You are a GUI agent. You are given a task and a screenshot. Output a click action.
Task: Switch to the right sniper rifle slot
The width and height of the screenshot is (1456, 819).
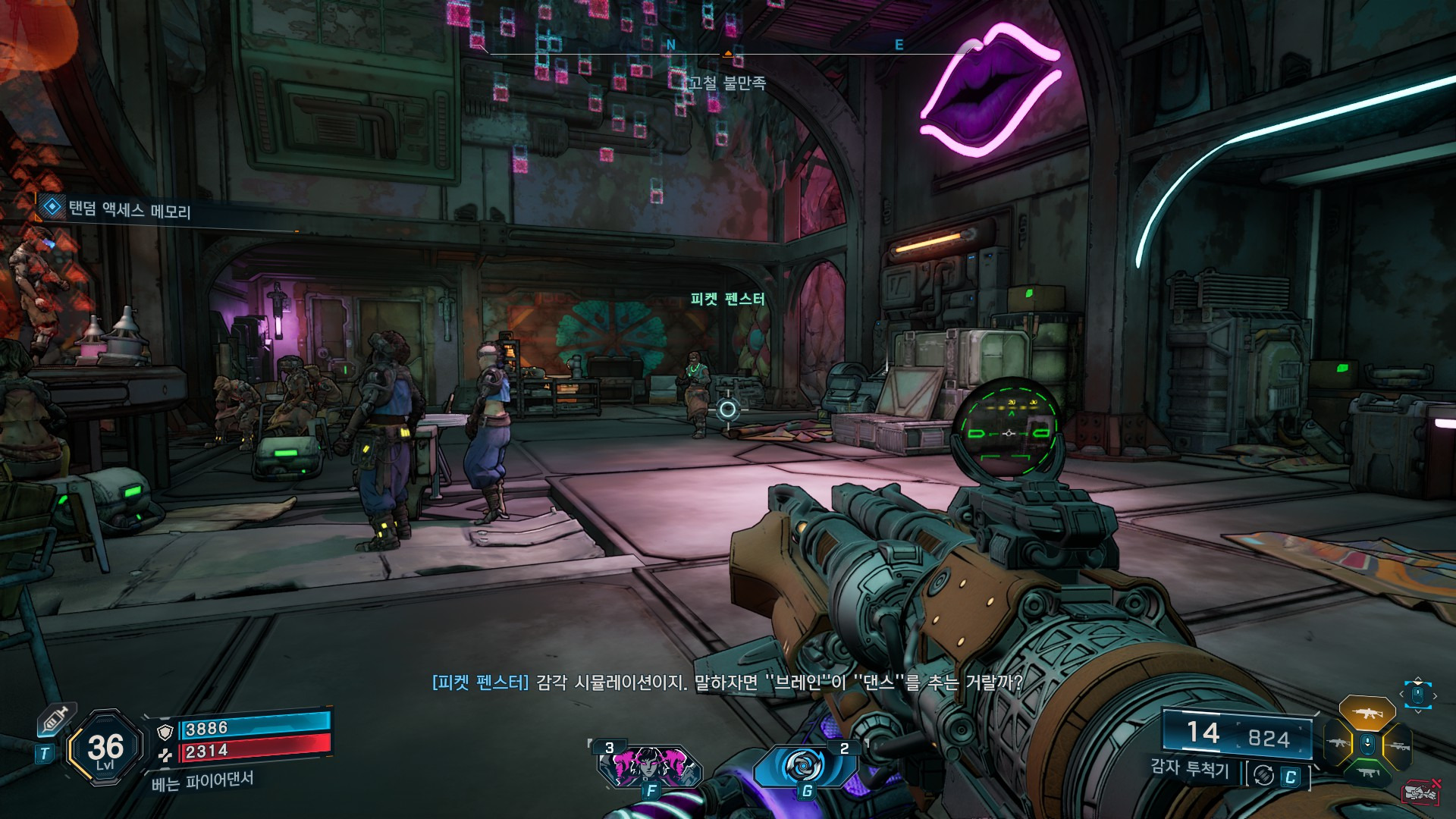click(x=1396, y=745)
